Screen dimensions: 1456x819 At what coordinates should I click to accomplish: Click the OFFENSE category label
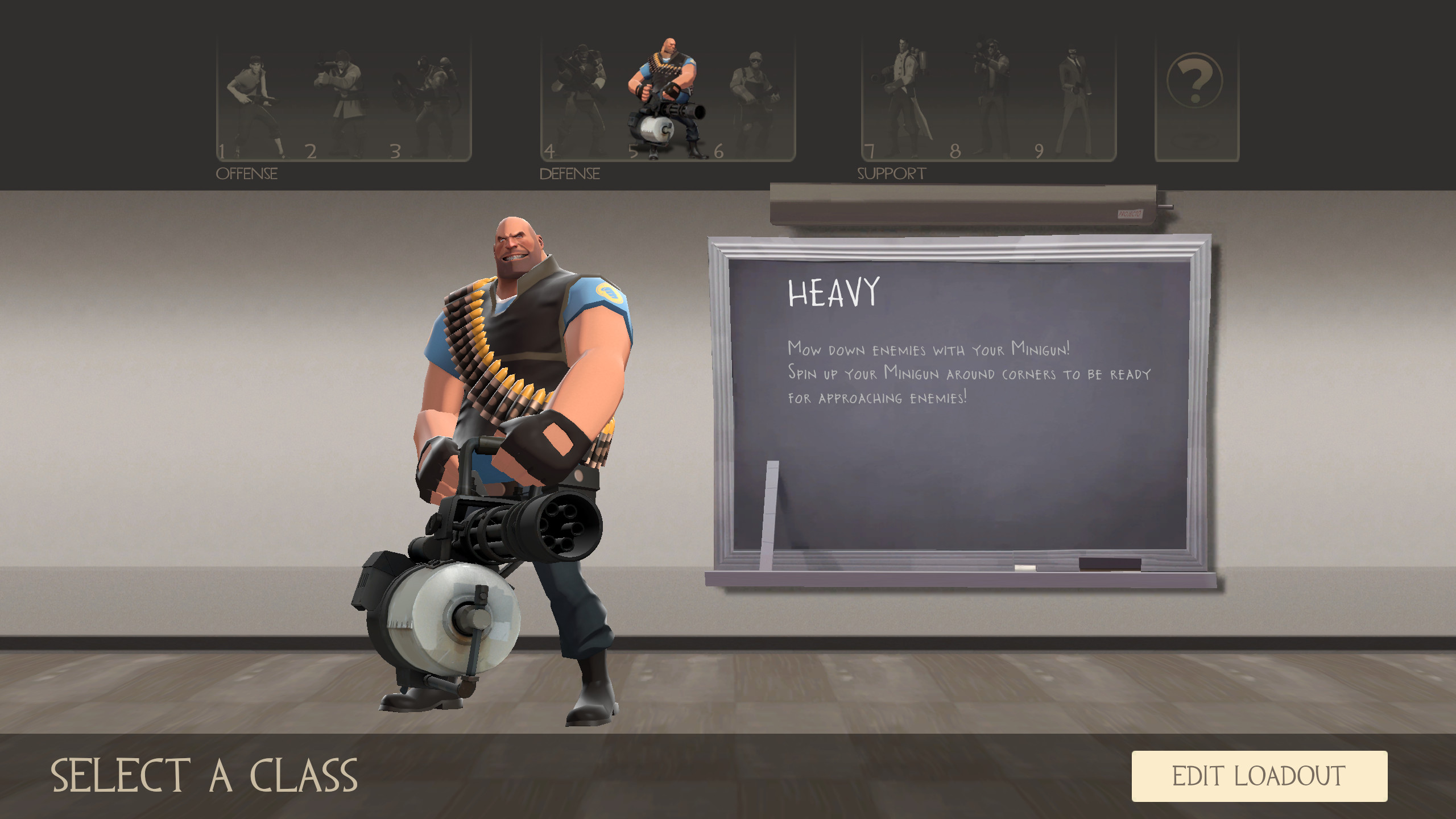(x=247, y=173)
